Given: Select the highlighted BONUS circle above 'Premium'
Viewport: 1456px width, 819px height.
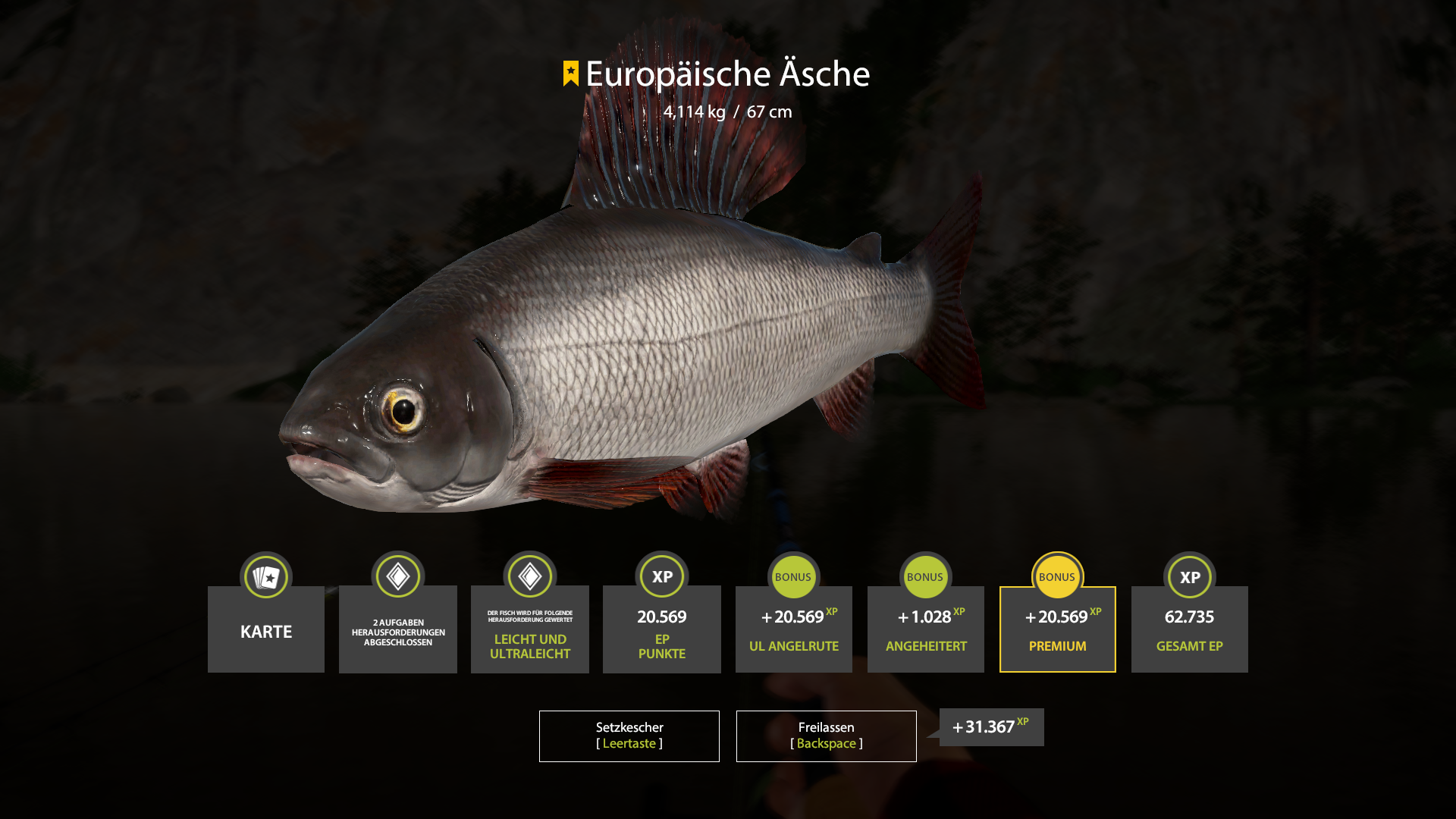Looking at the screenshot, I should (1057, 576).
